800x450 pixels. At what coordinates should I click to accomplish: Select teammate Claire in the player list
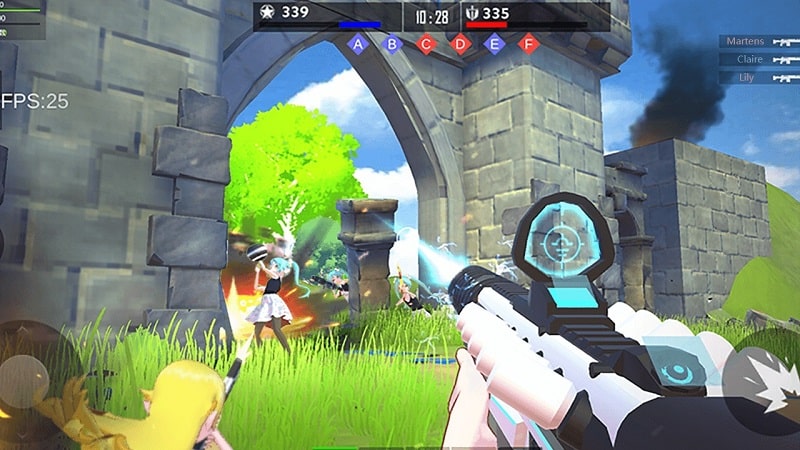[x=758, y=59]
